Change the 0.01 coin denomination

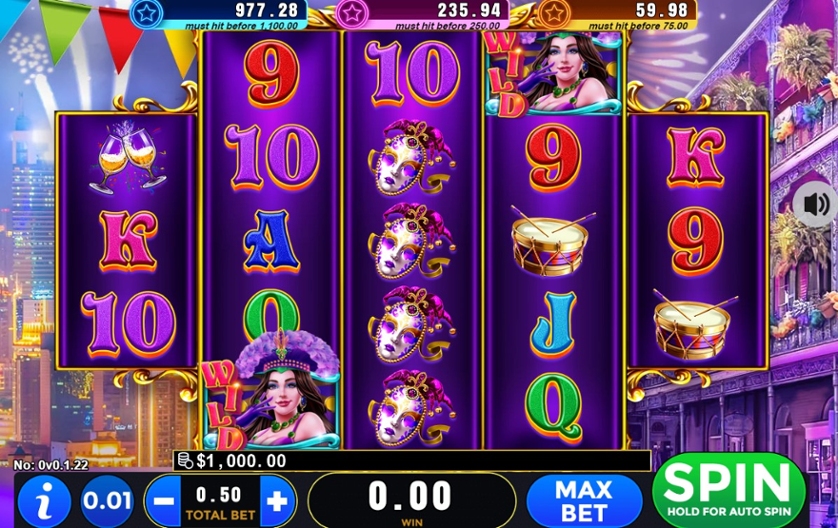(x=105, y=500)
